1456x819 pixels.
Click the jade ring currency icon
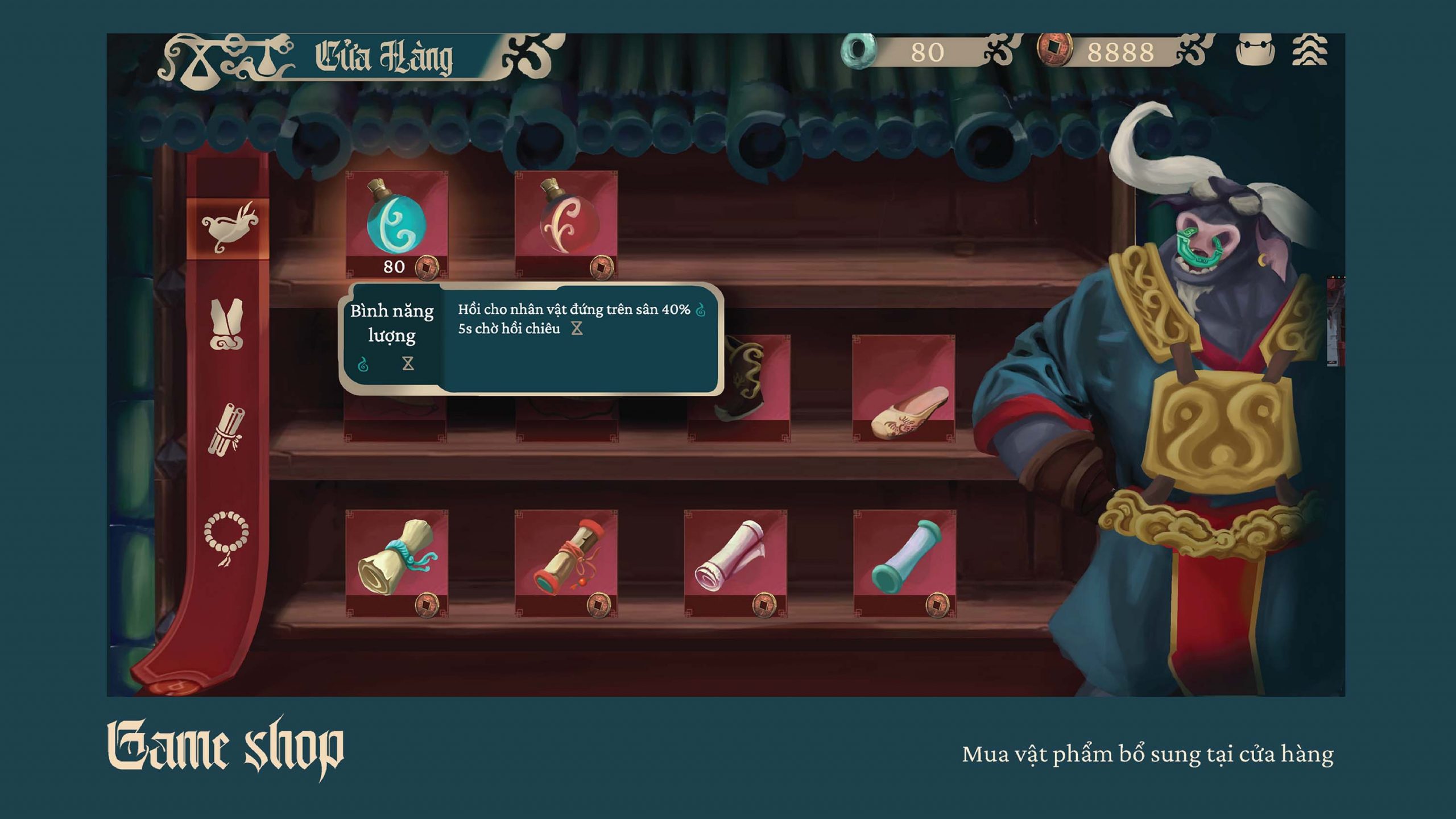pyautogui.click(x=858, y=50)
